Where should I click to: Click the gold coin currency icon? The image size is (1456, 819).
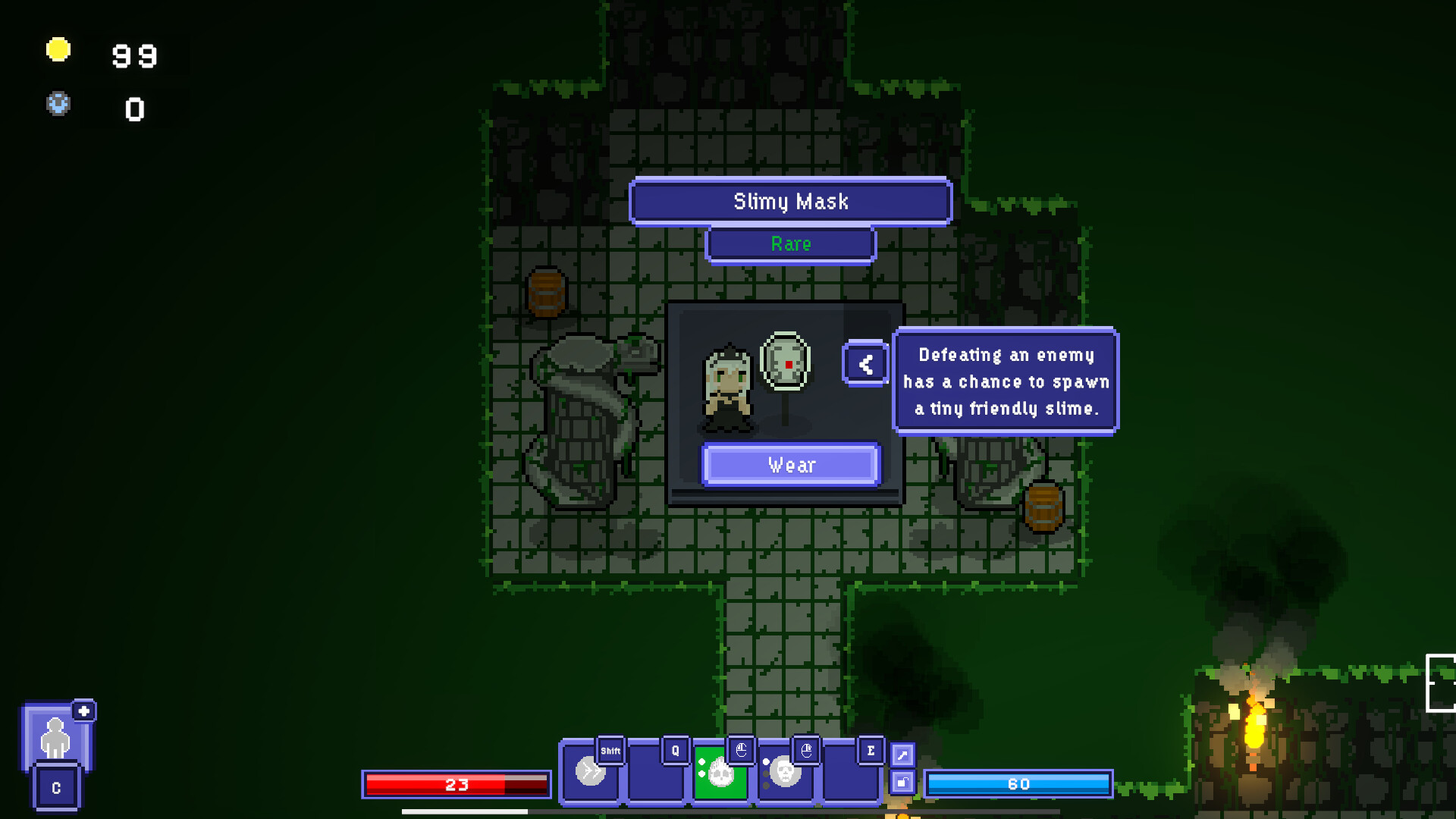pyautogui.click(x=58, y=49)
